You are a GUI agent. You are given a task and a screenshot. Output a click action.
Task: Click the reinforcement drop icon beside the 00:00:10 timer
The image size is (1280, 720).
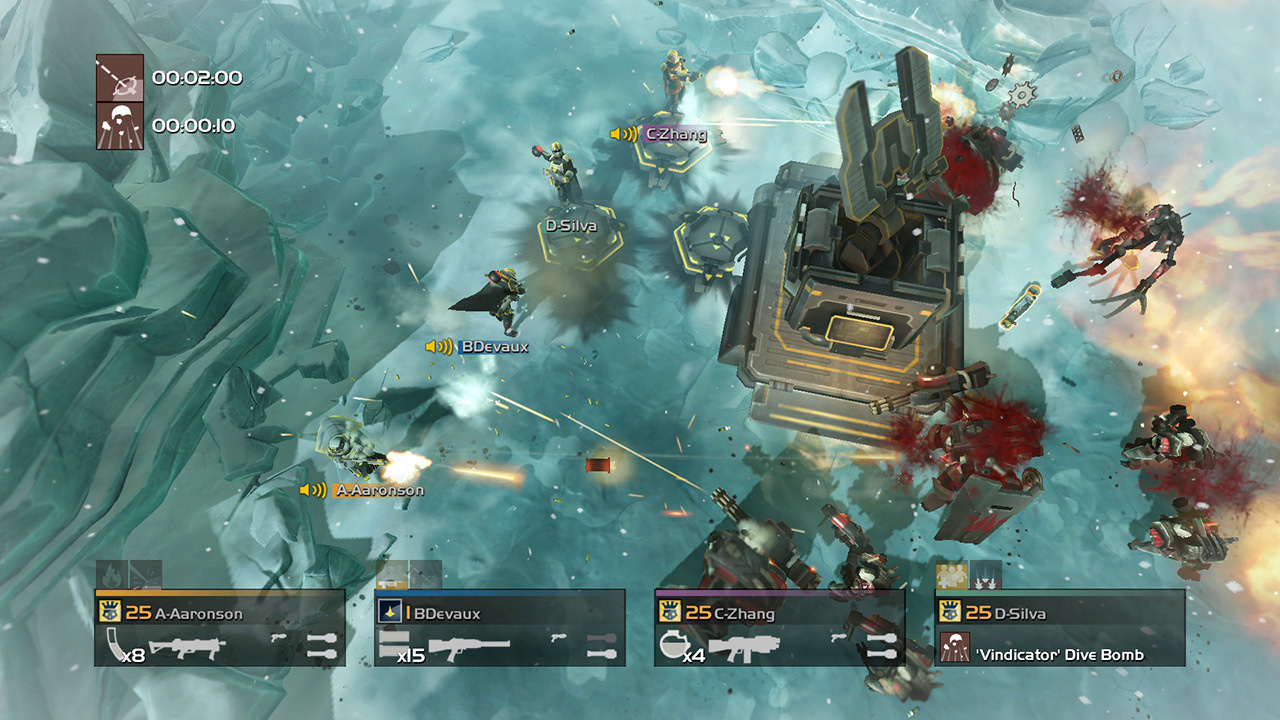118,127
